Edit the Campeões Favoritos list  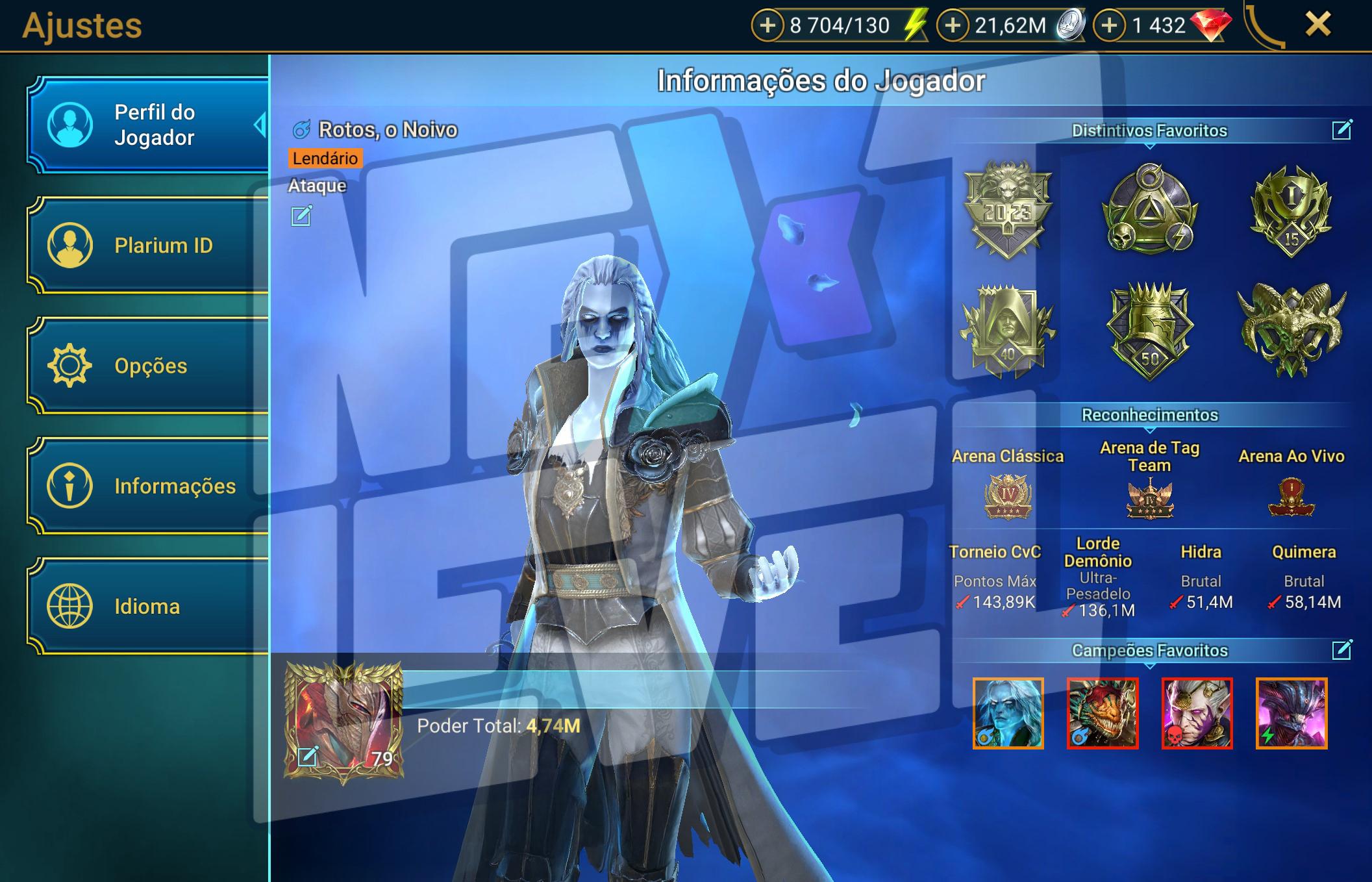point(1341,649)
